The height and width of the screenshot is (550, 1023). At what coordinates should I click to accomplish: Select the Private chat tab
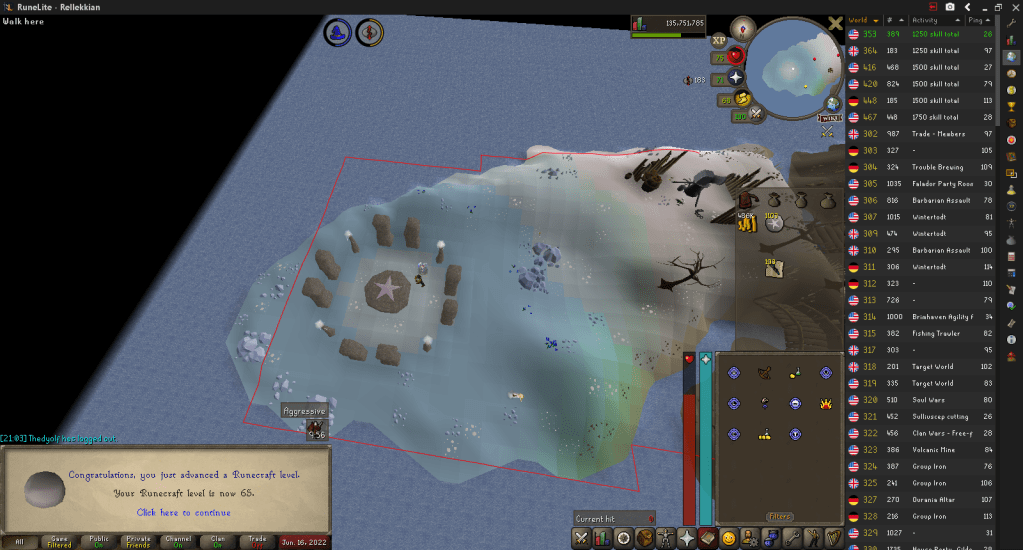pyautogui.click(x=136, y=541)
